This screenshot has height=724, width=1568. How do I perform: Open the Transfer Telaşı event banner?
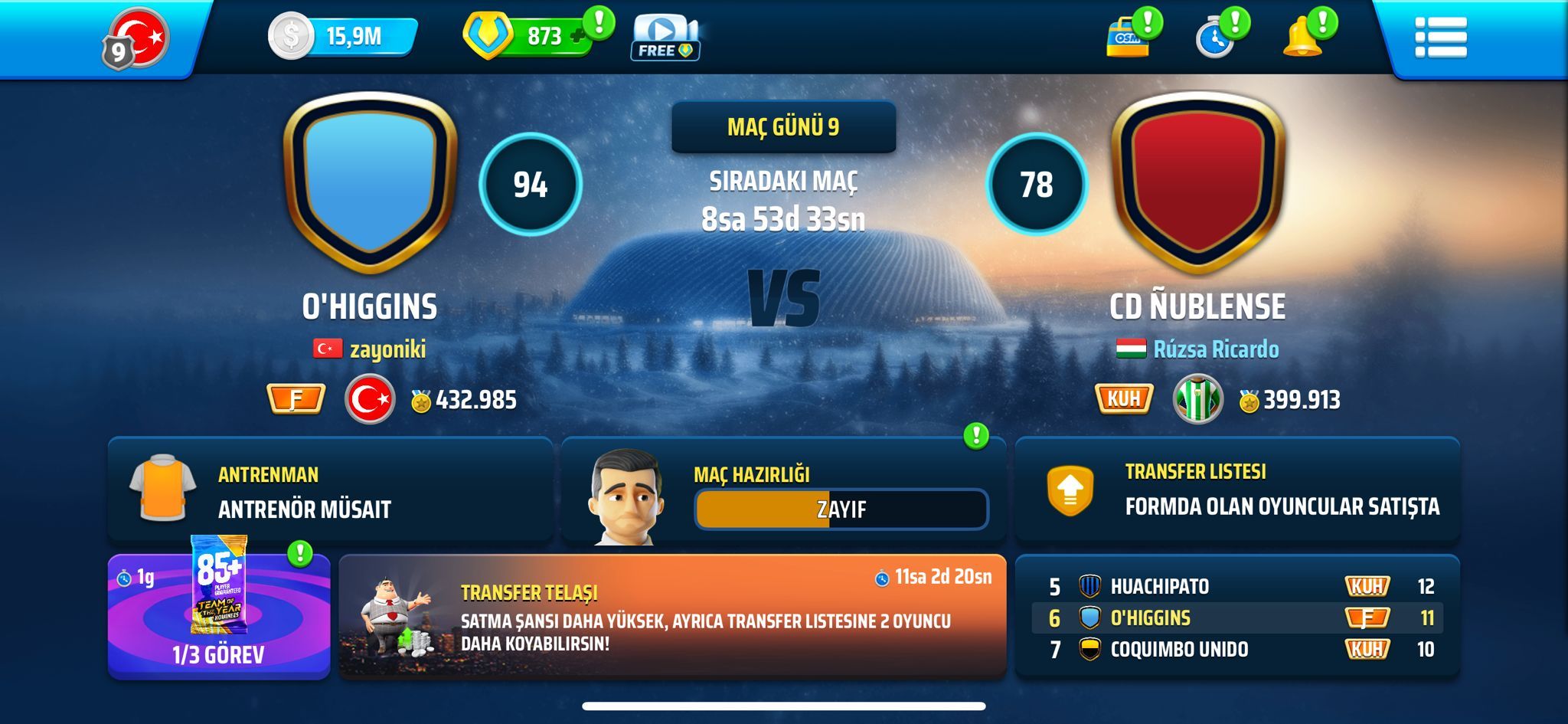pyautogui.click(x=672, y=617)
